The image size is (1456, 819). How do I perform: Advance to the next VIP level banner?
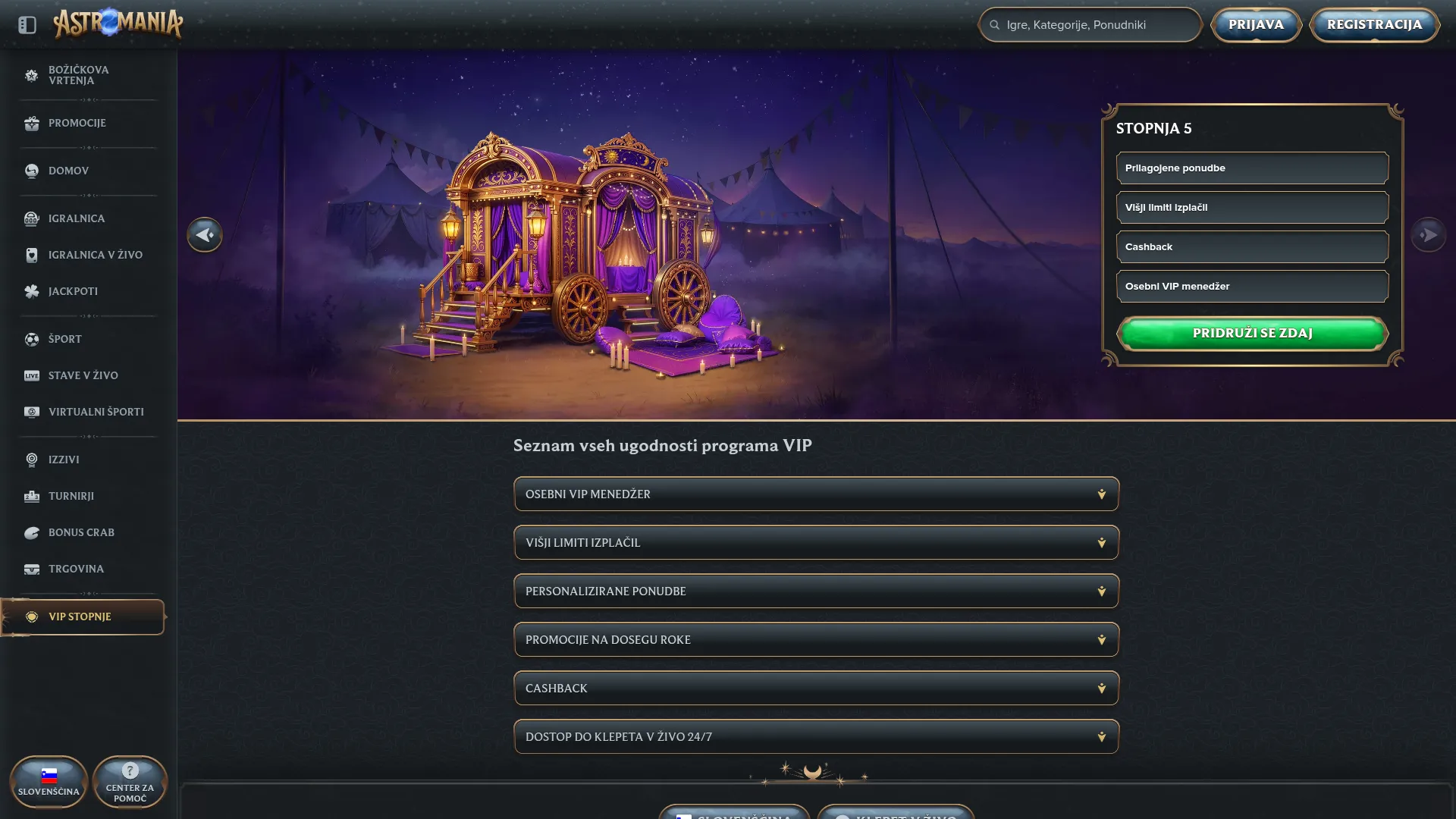click(1428, 235)
